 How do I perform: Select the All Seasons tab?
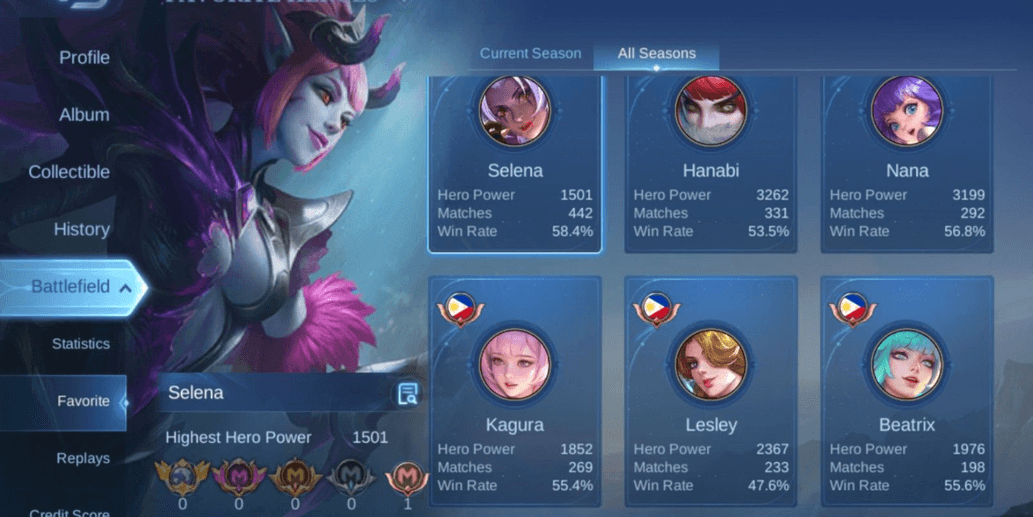pos(656,54)
